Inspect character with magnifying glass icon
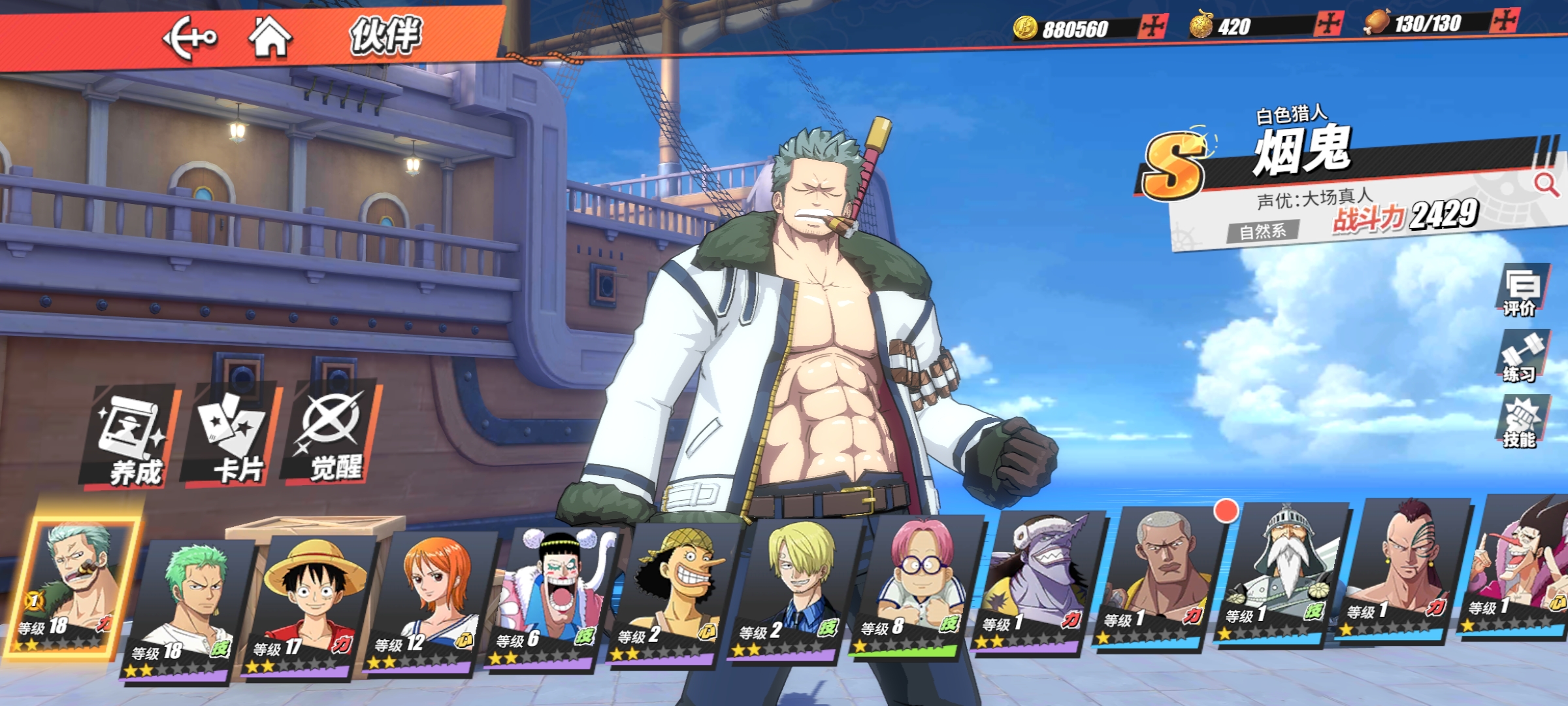 [1545, 184]
